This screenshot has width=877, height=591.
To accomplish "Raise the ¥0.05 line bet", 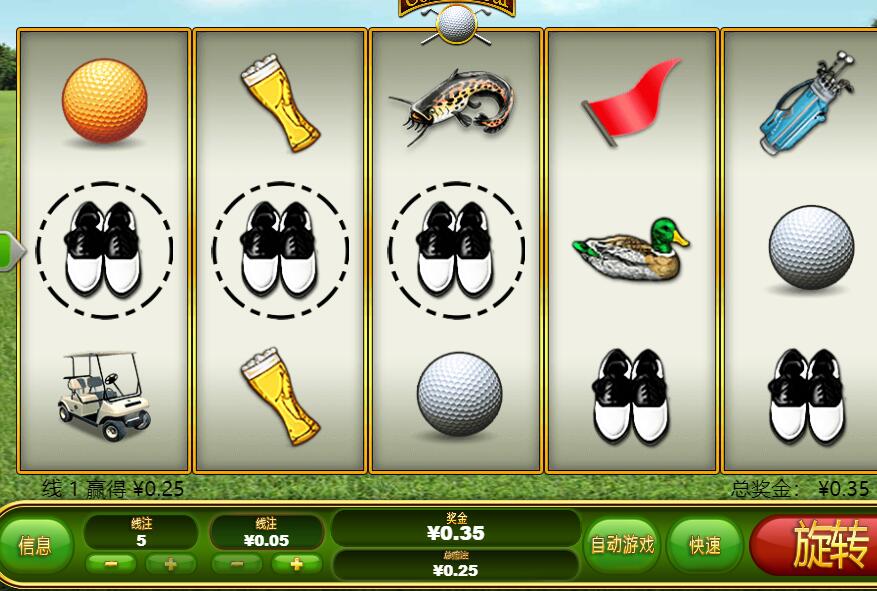I will coord(296,564).
